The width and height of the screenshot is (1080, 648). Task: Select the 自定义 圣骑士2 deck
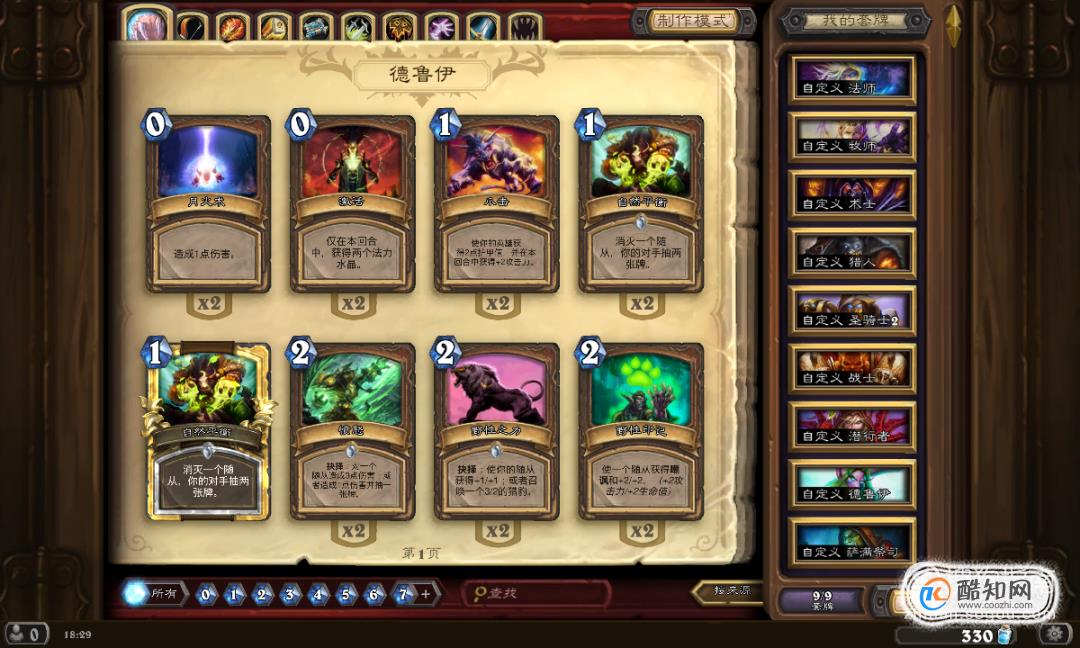click(853, 311)
